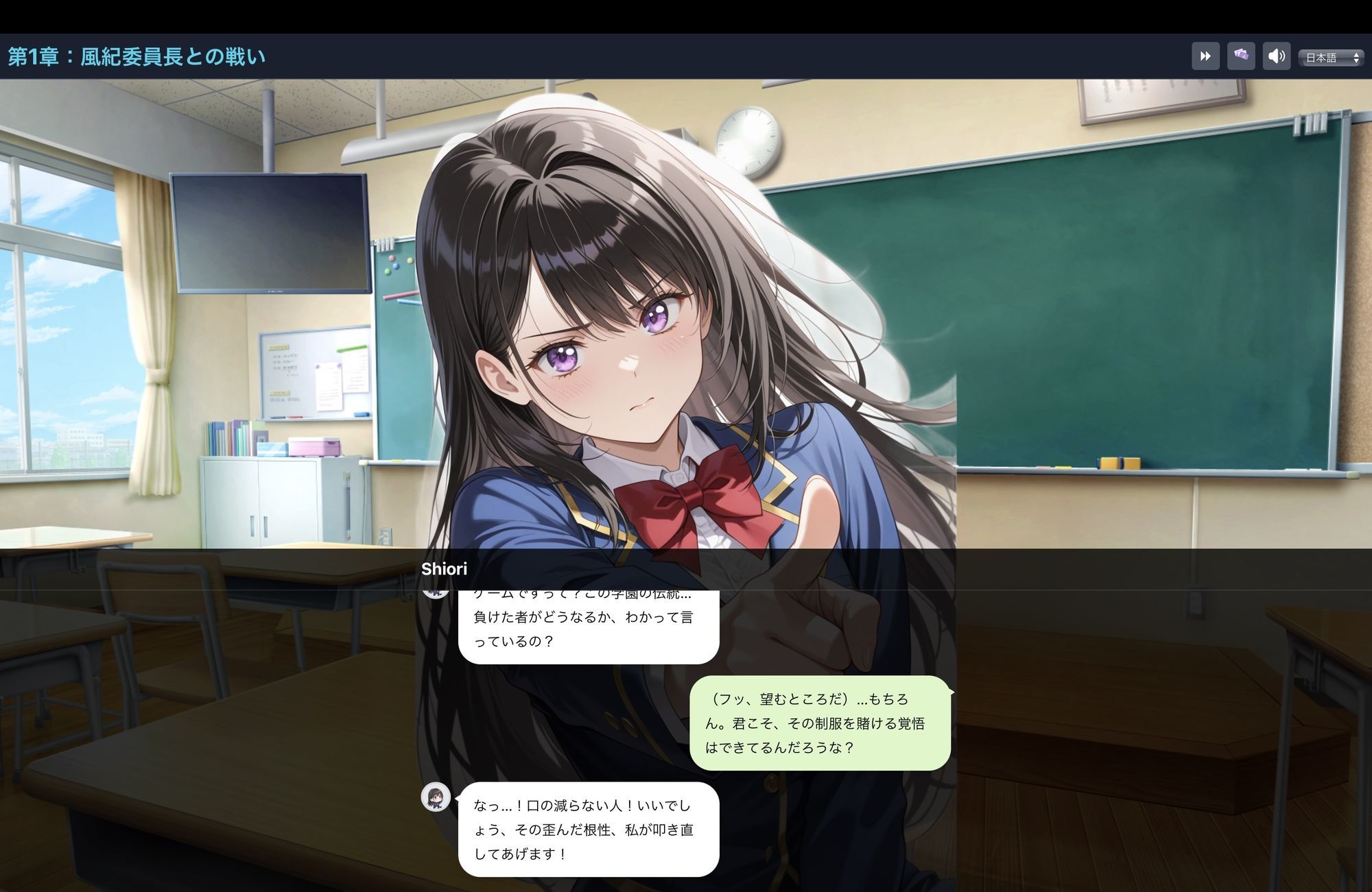Click Shiori's small avatar beside her last message

click(x=436, y=797)
